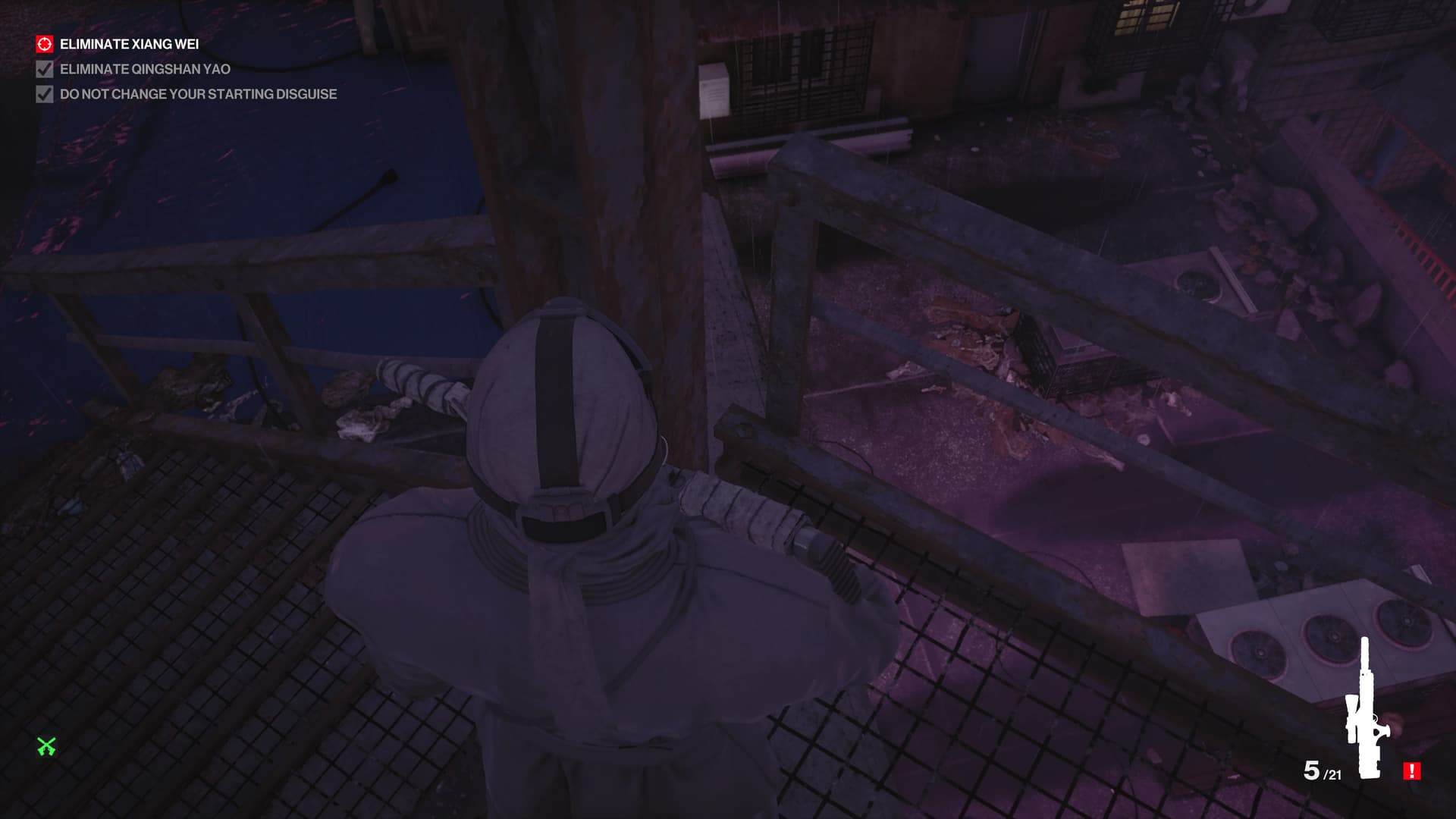Select the Do Not Change Disguise objective
This screenshot has width=1456, height=819.
(x=197, y=94)
